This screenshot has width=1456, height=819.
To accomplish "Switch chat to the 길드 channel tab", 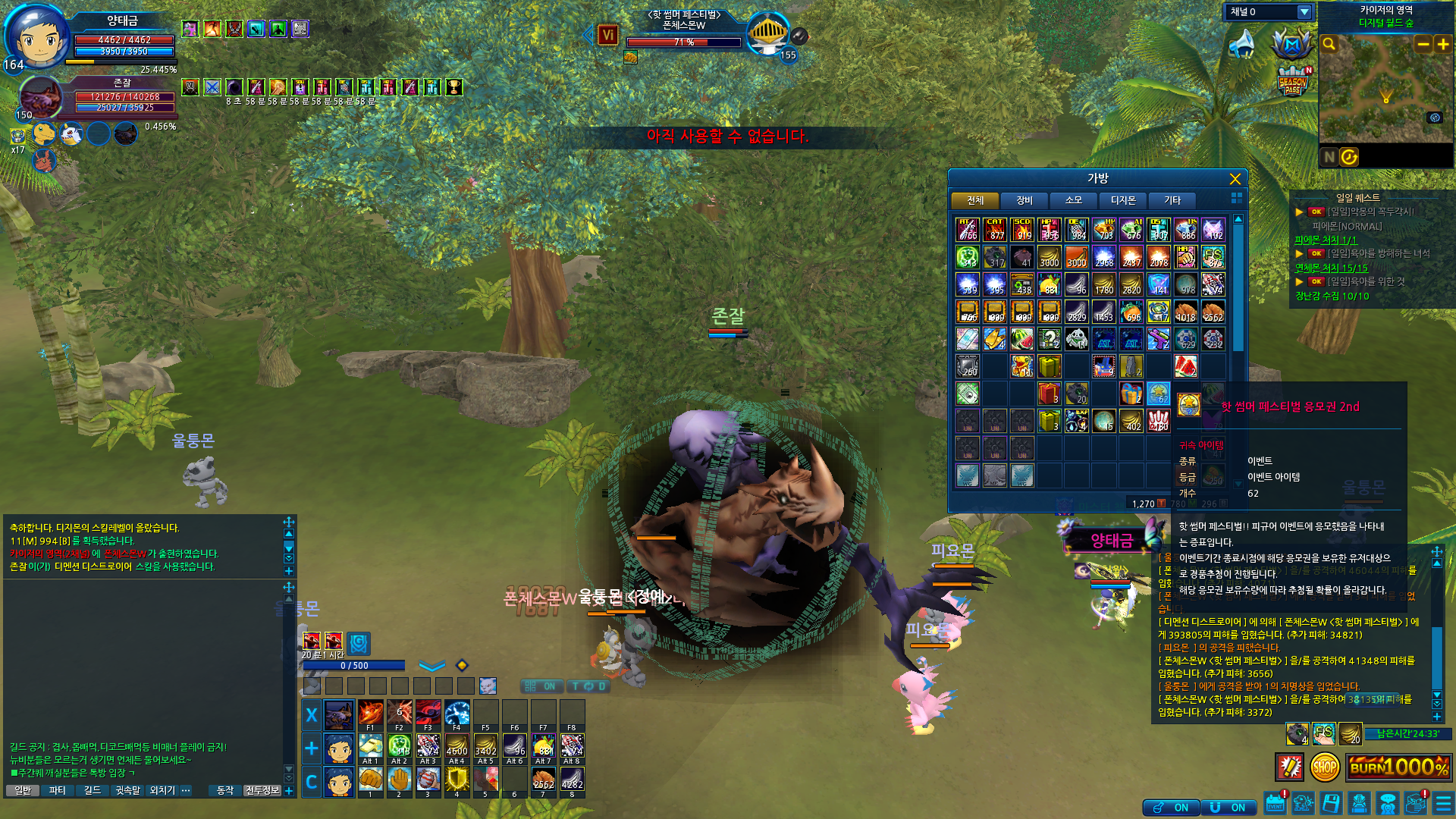I will point(93,790).
